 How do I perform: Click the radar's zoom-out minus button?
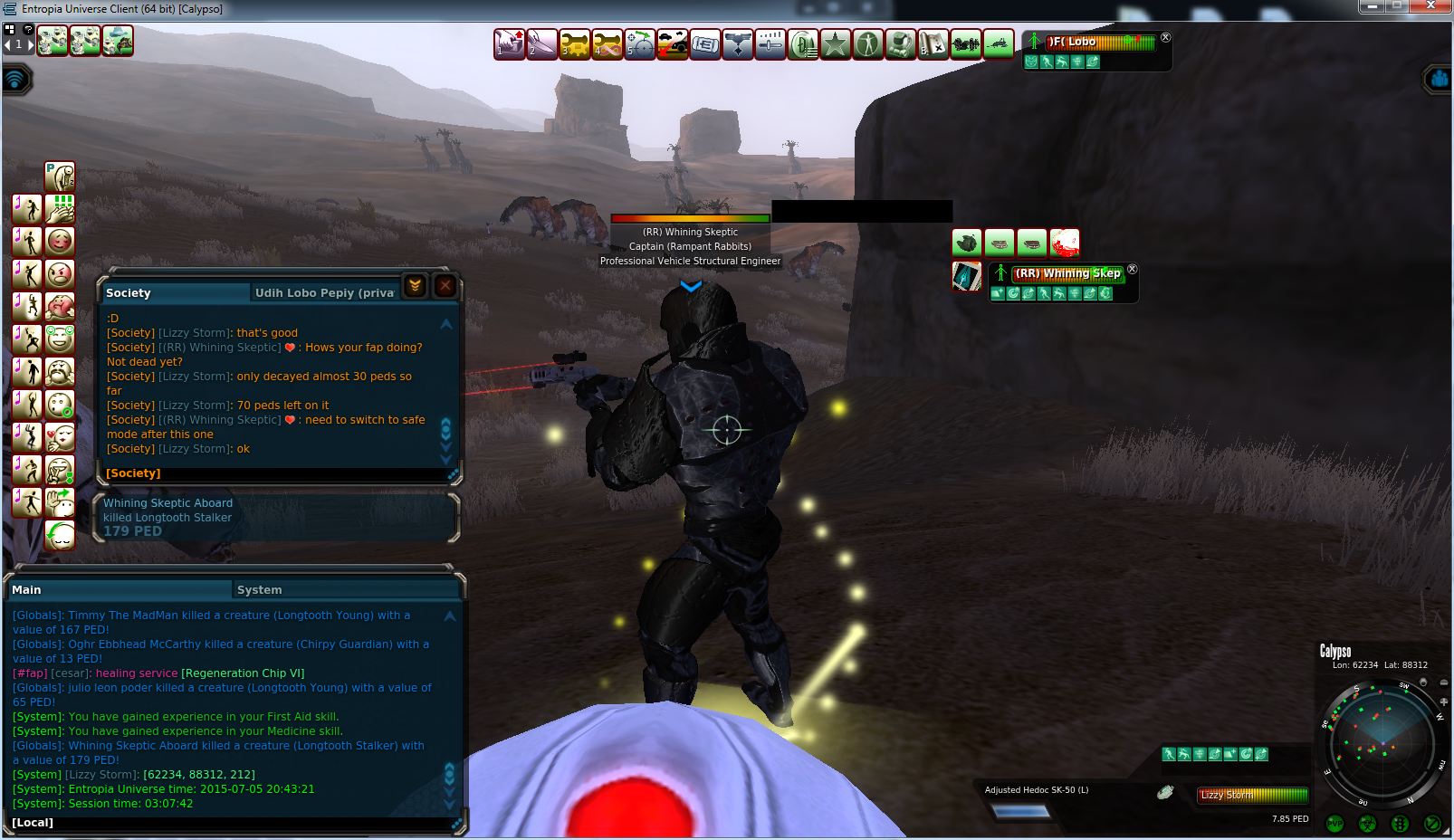tap(1443, 682)
